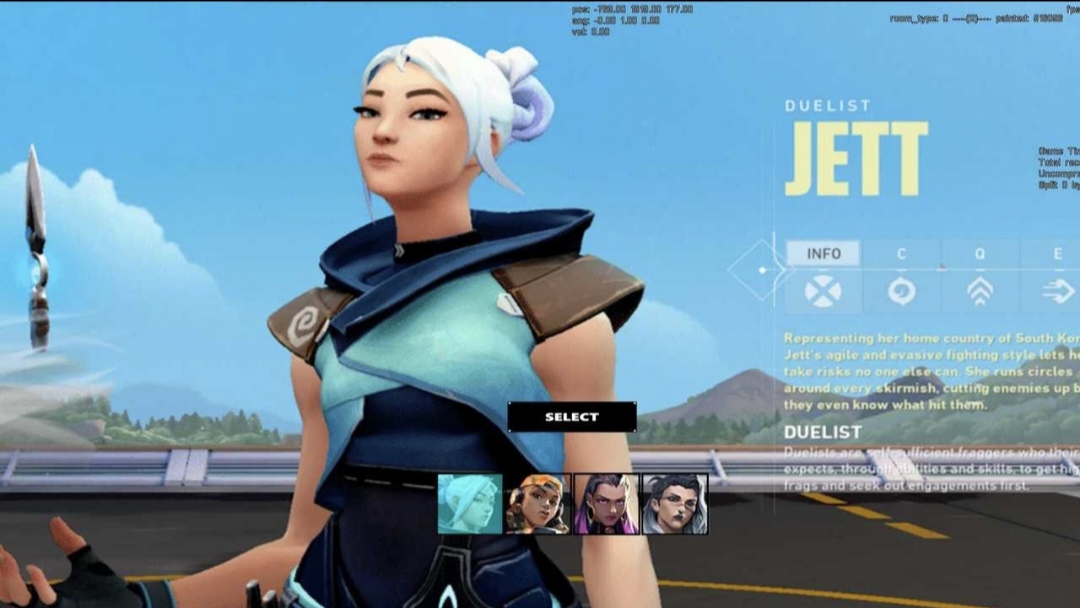1080x608 pixels.
Task: Select the Reyna agent portrait
Action: point(606,504)
